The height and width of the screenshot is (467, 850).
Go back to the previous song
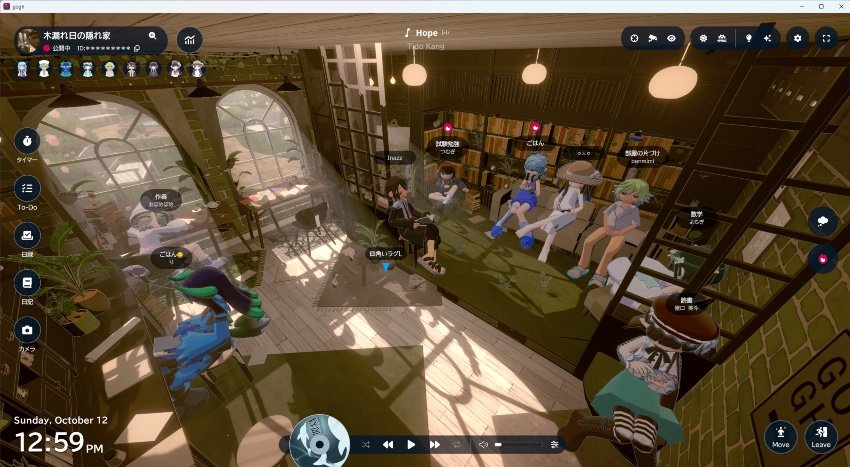[x=388, y=444]
